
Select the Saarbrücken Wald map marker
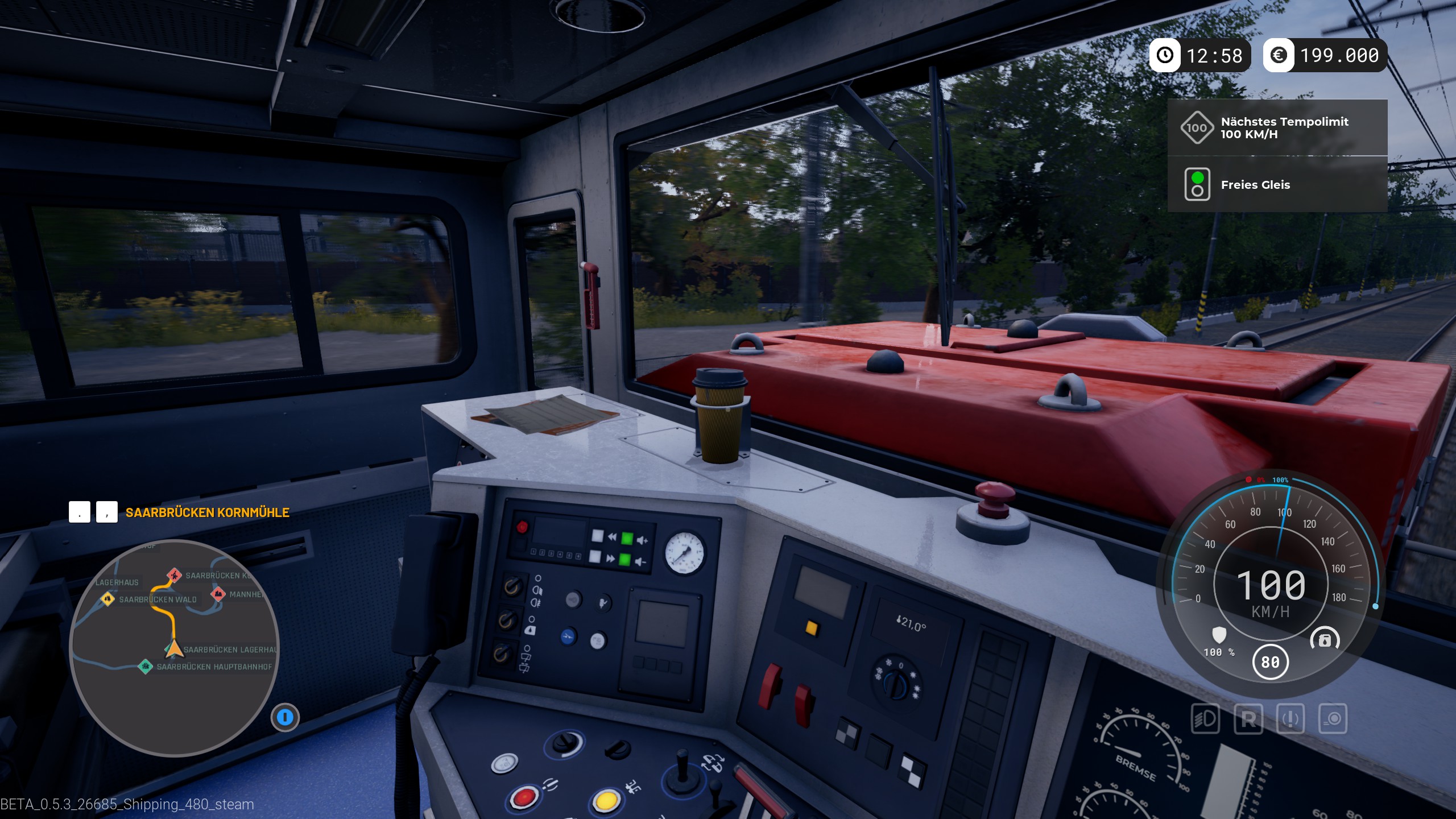click(x=107, y=598)
